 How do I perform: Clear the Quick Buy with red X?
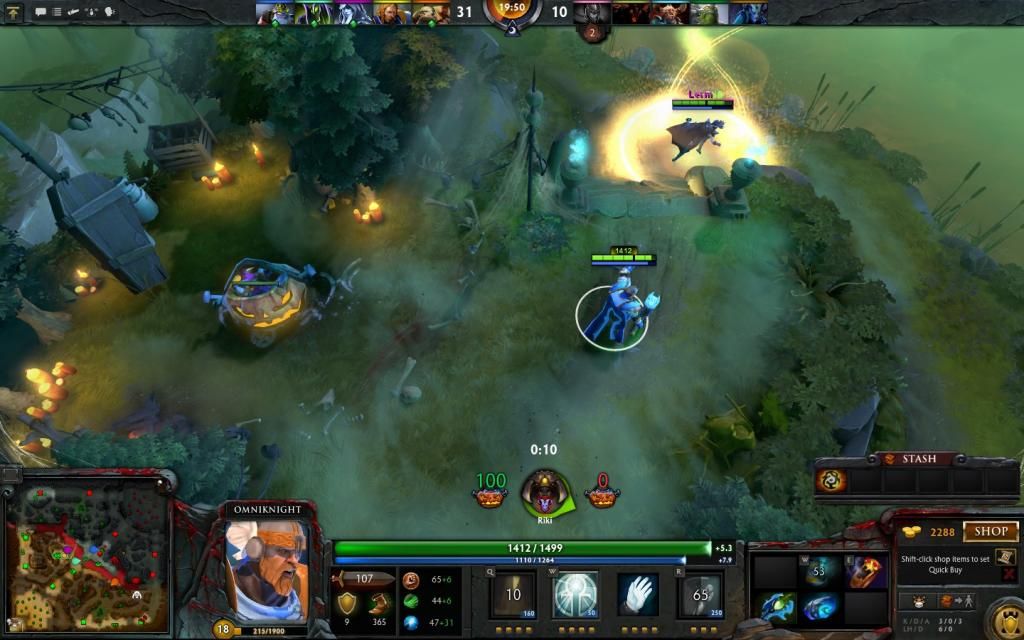(x=1008, y=574)
